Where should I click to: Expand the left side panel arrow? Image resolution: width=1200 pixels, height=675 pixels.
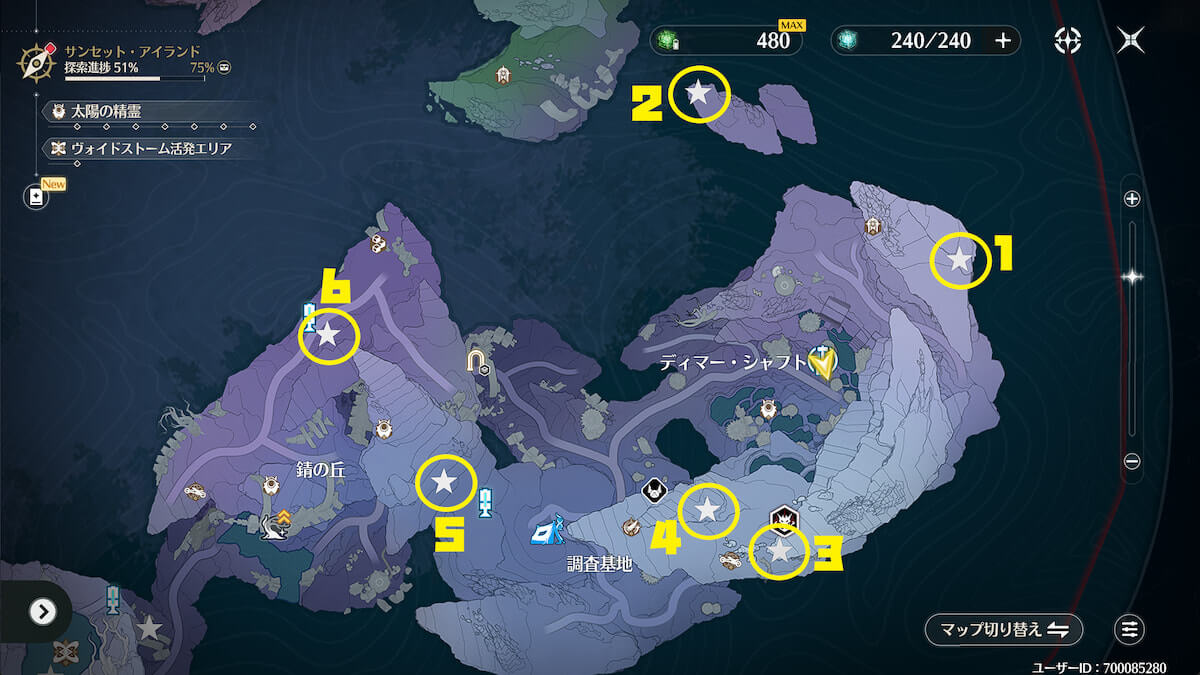pos(42,611)
